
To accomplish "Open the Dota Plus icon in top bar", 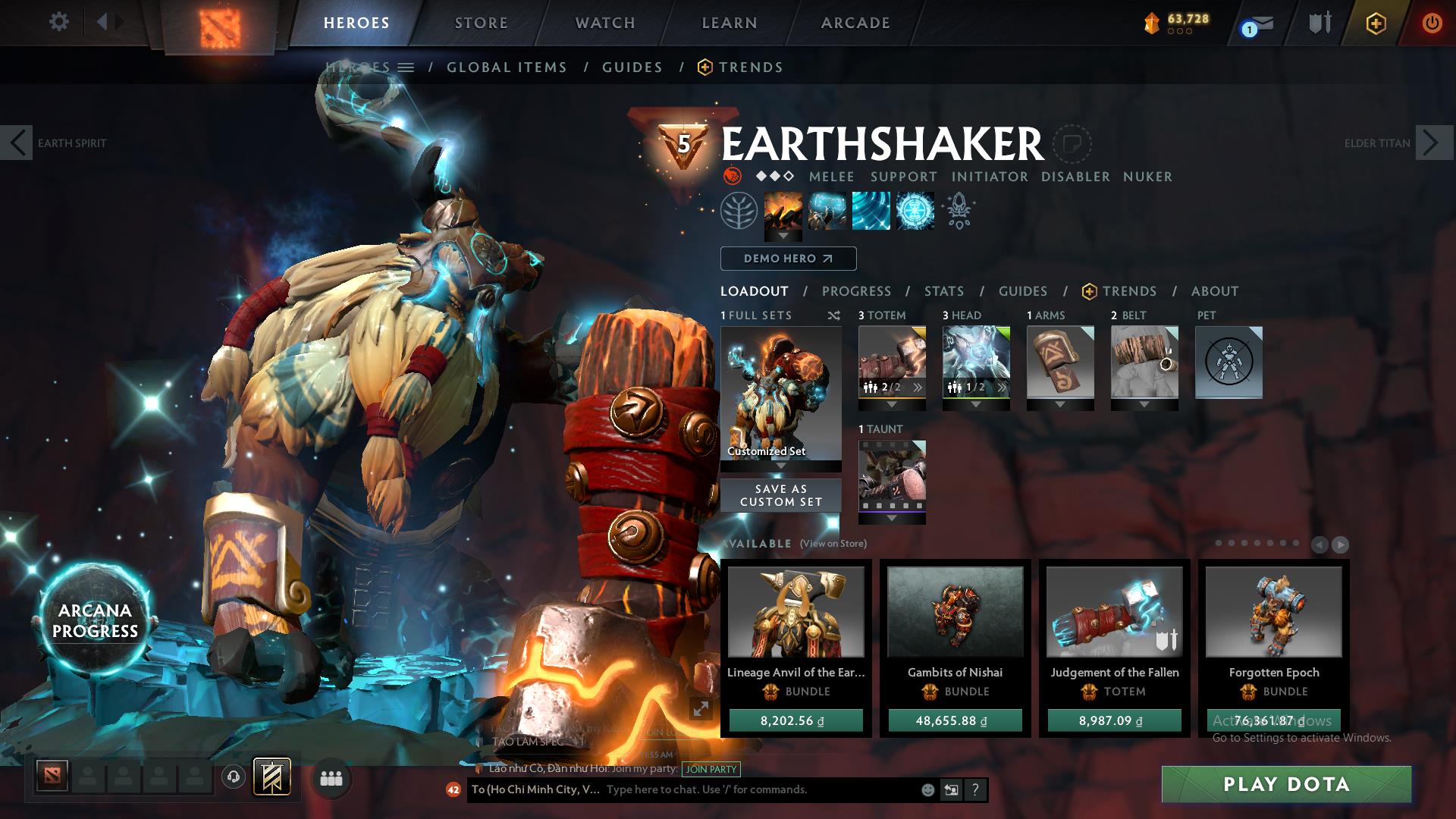I will coord(1376,24).
